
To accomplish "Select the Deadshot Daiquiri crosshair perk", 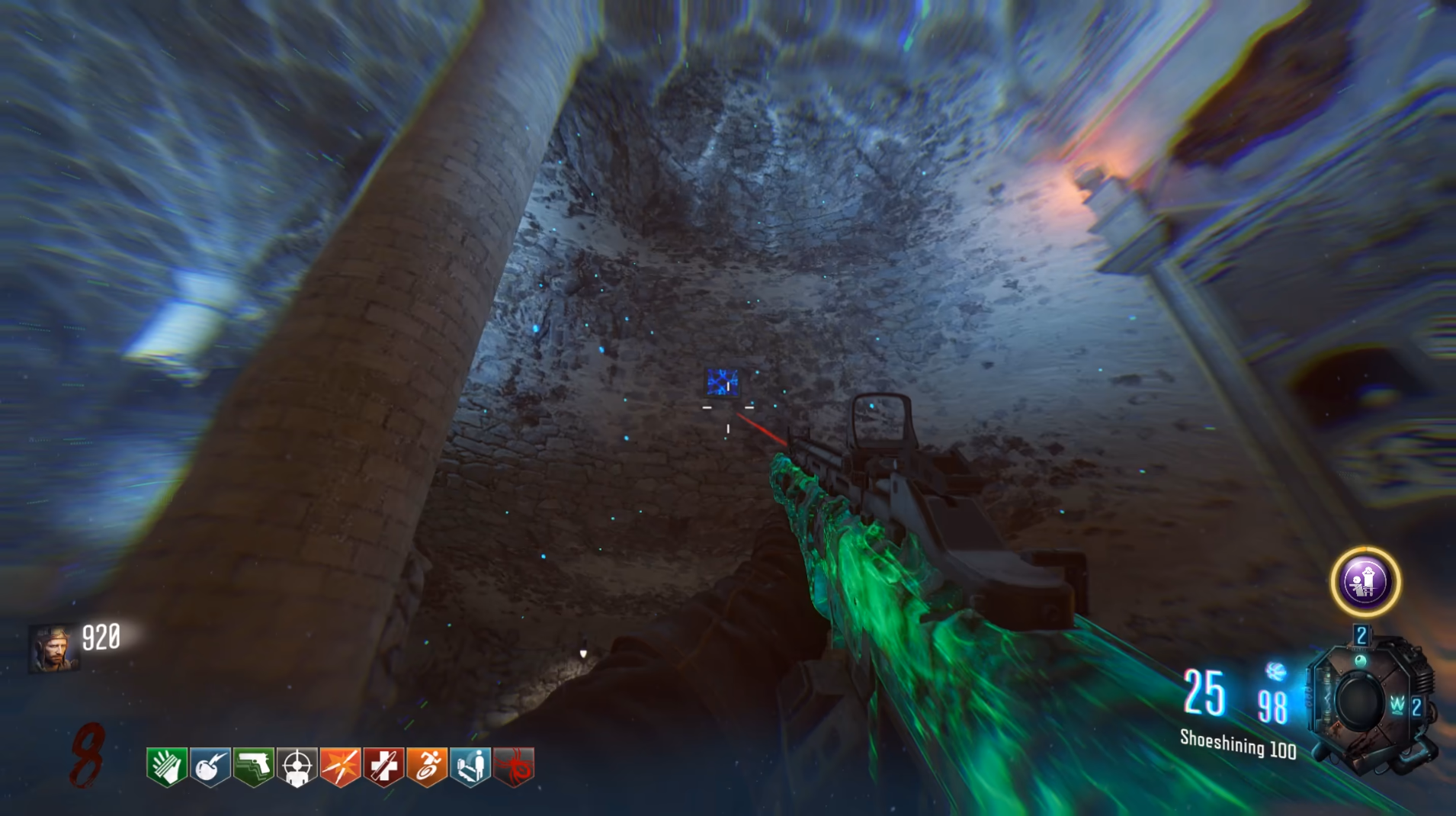I will point(297,766).
